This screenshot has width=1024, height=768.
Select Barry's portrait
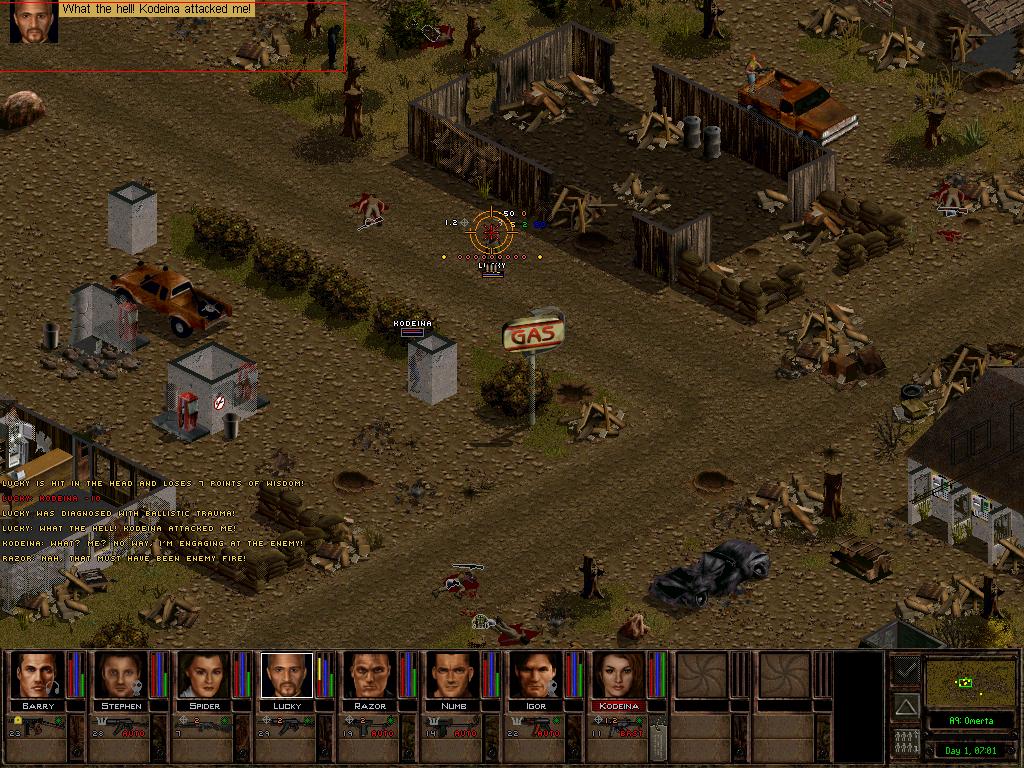36,675
